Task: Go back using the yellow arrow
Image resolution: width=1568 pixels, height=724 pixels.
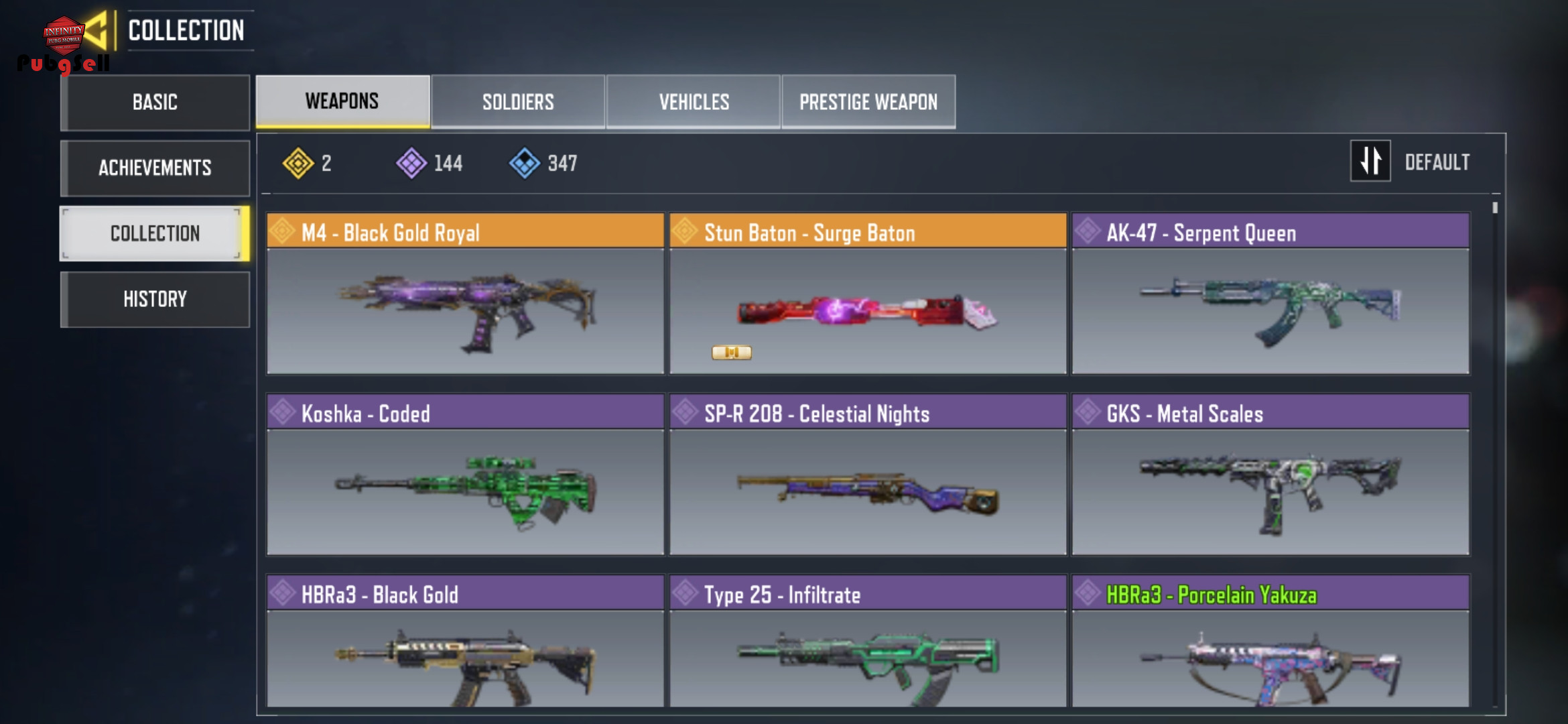Action: coord(96,30)
